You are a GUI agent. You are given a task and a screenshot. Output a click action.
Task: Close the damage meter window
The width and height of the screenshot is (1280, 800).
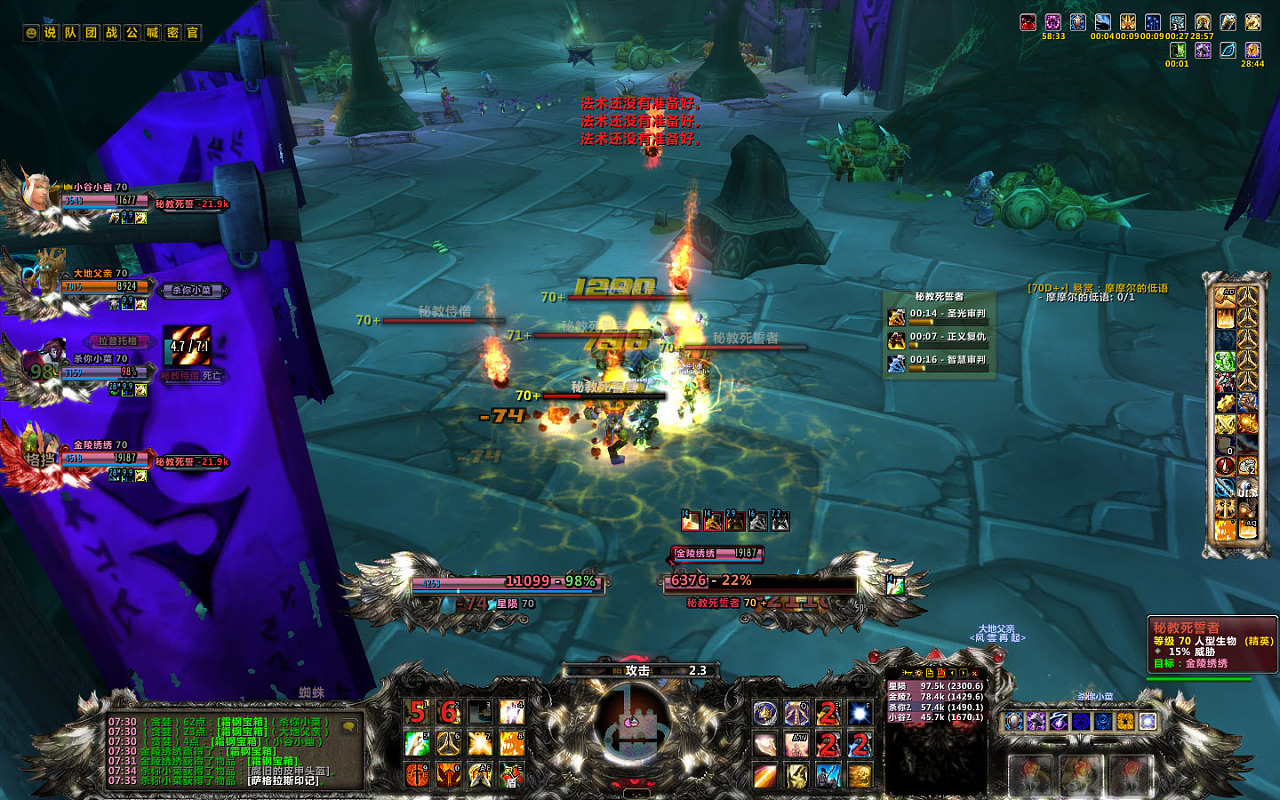tap(974, 673)
